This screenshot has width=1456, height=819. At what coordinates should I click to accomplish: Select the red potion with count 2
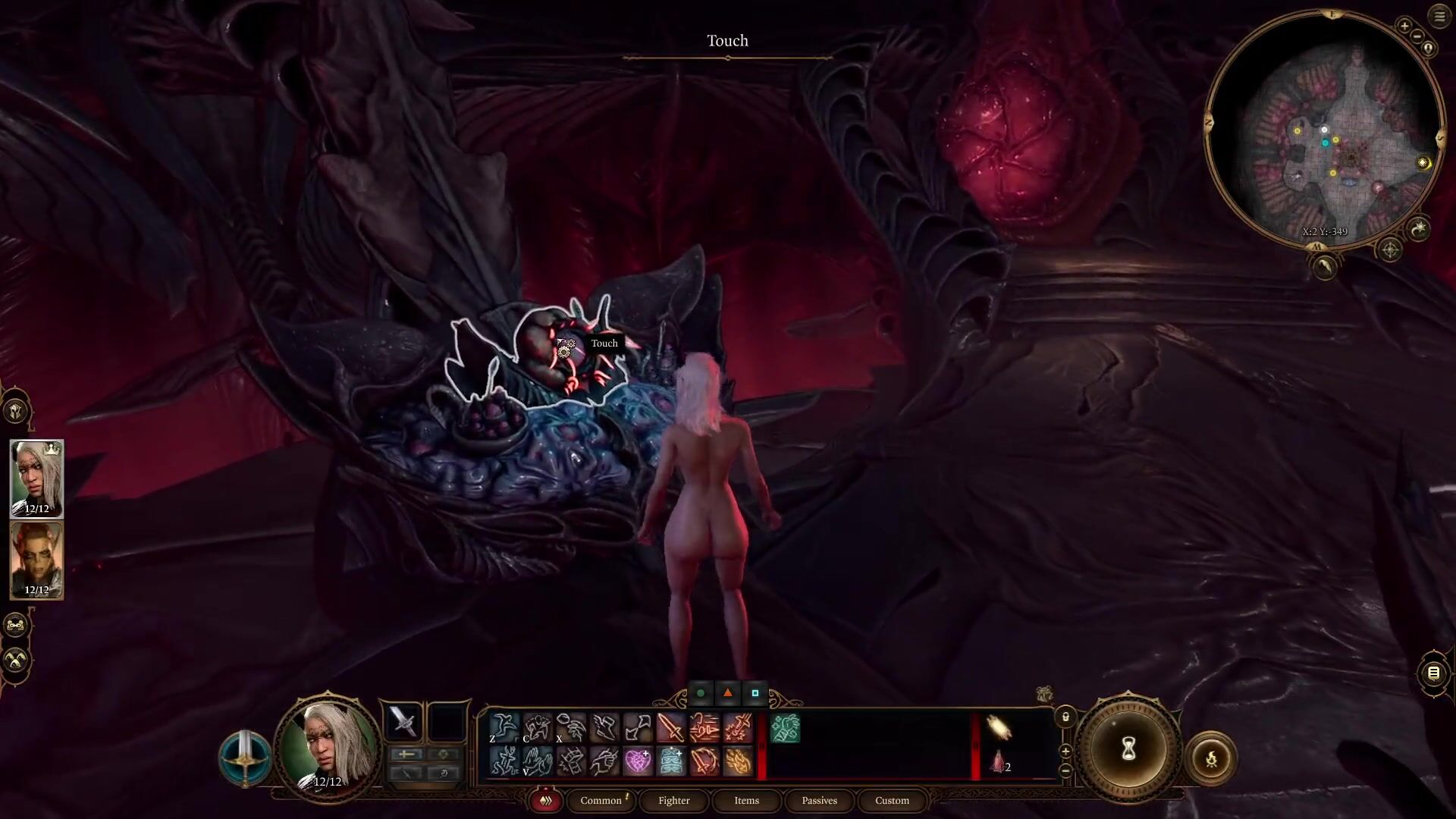(x=999, y=761)
